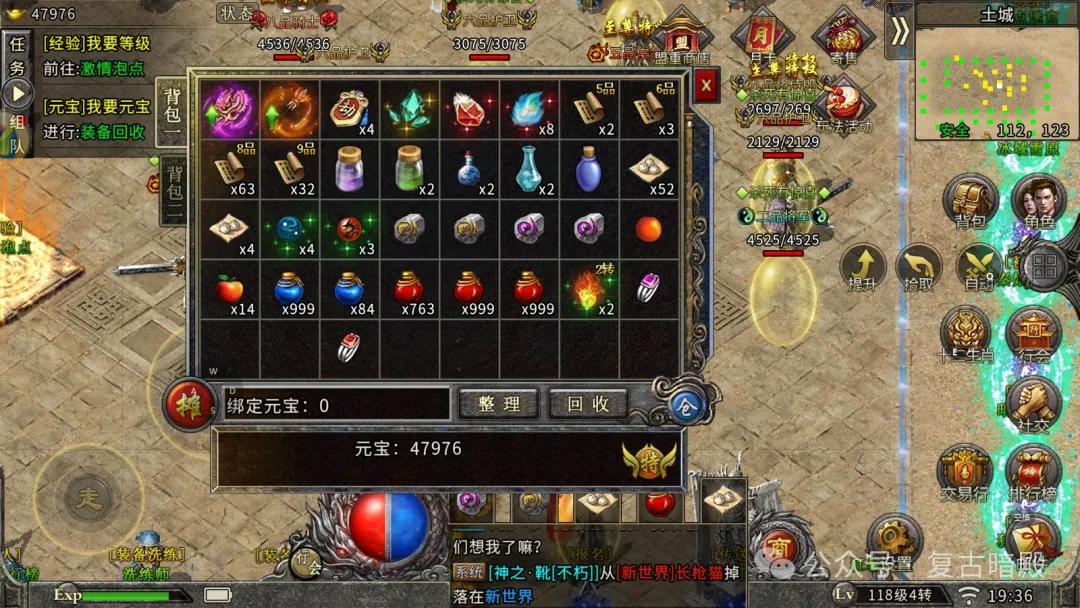Select the red apple stack x14
Screen dimensions: 1080x608
[x=230, y=290]
